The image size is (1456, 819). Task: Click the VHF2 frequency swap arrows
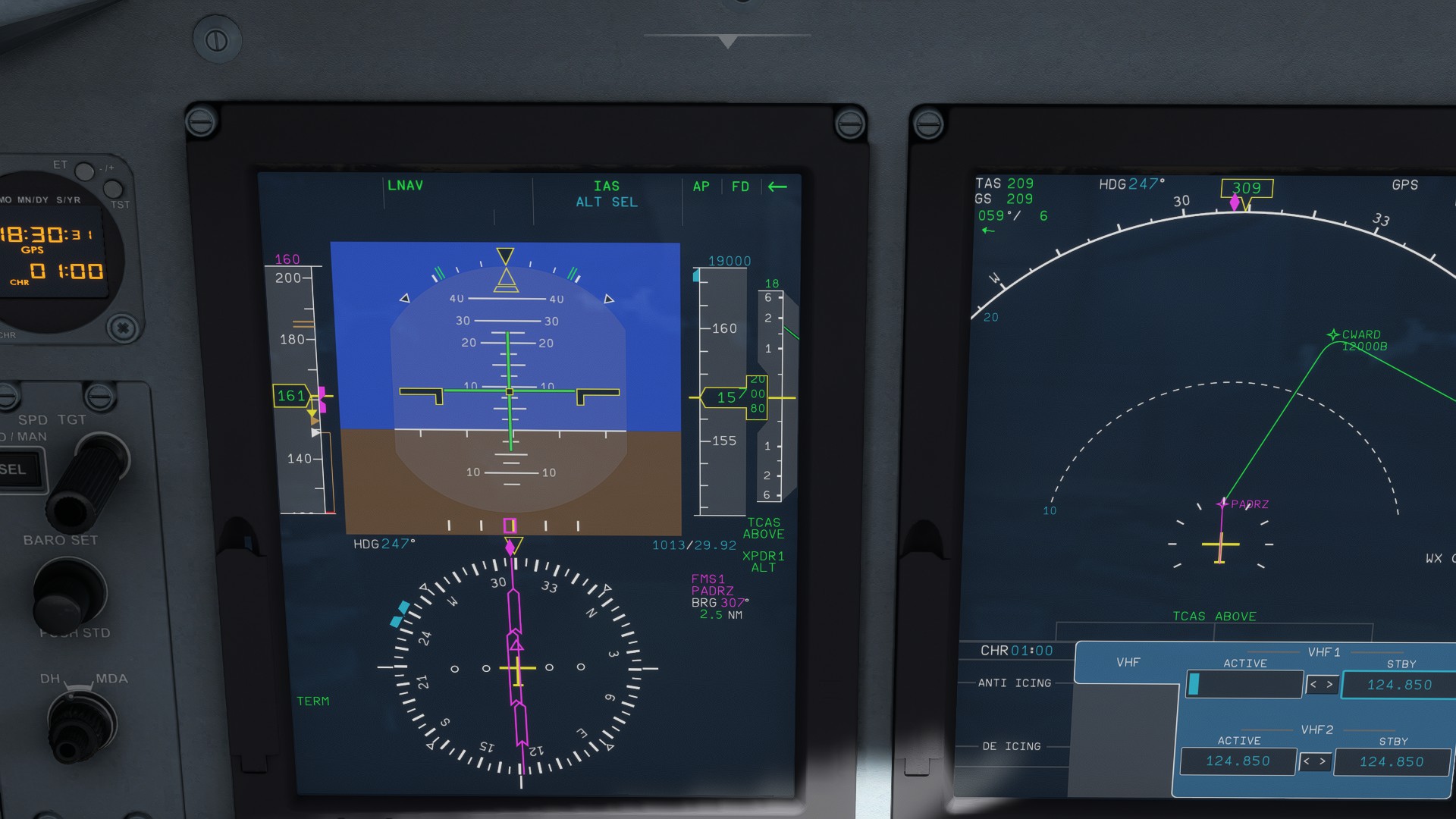[x=1315, y=761]
